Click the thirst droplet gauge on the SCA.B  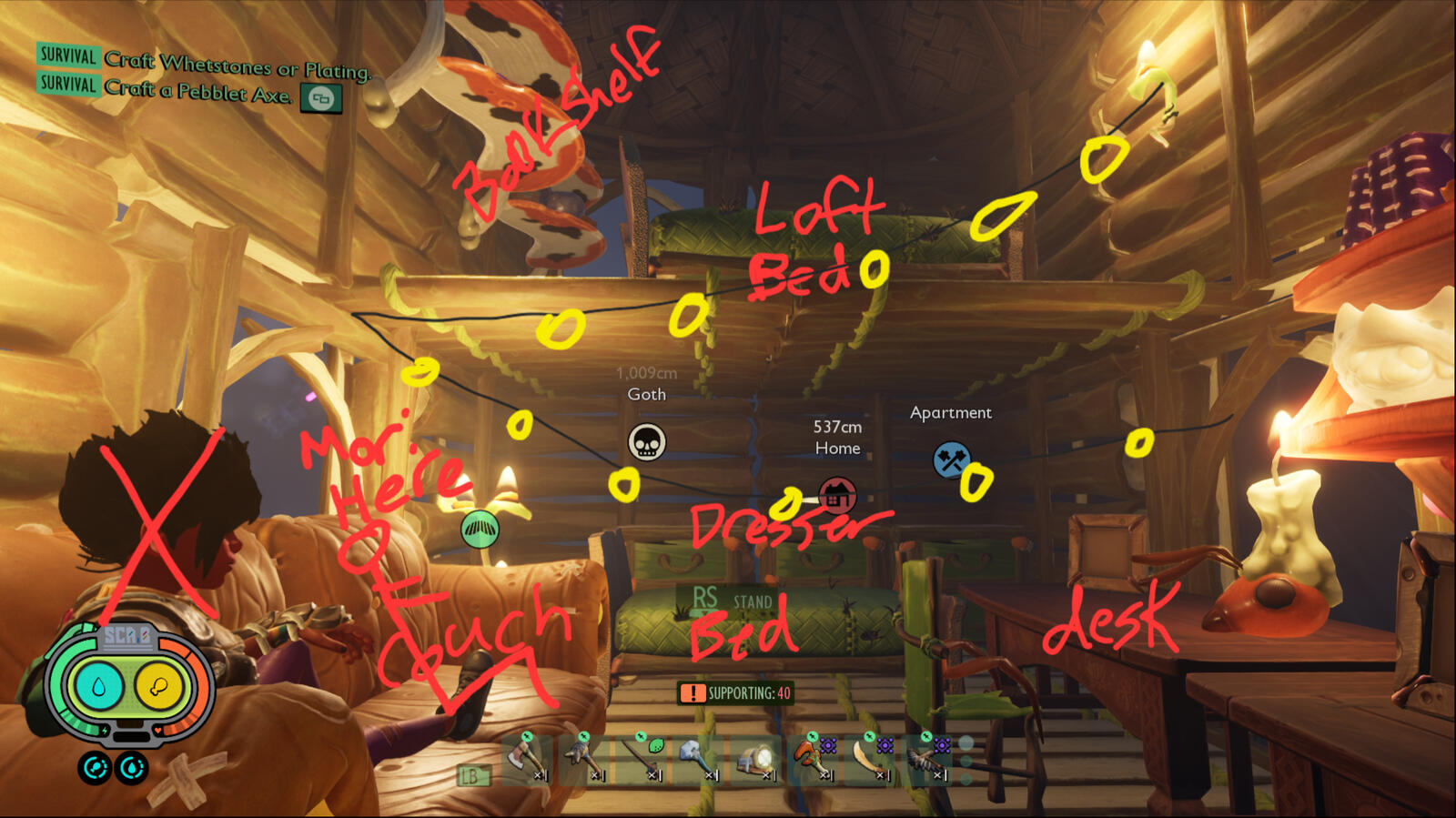(x=98, y=684)
